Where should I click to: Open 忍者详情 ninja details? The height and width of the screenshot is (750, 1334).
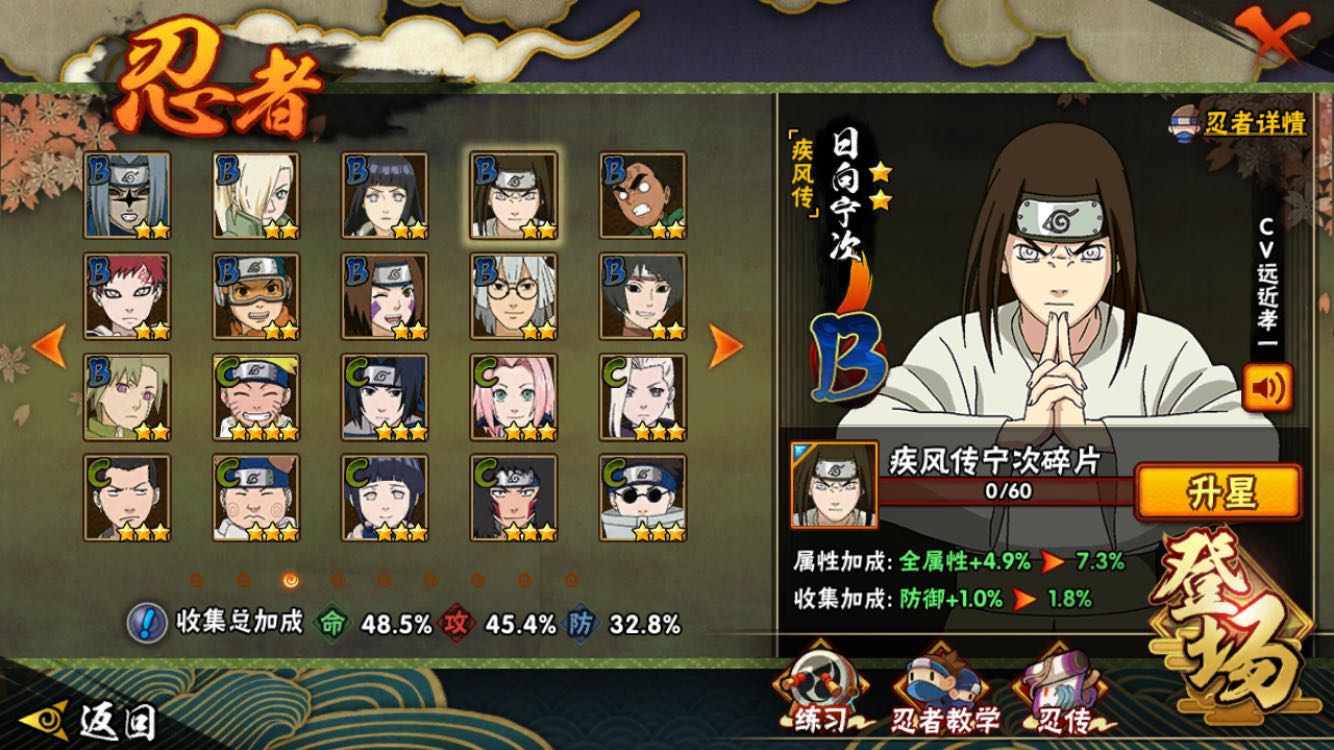pos(1240,124)
